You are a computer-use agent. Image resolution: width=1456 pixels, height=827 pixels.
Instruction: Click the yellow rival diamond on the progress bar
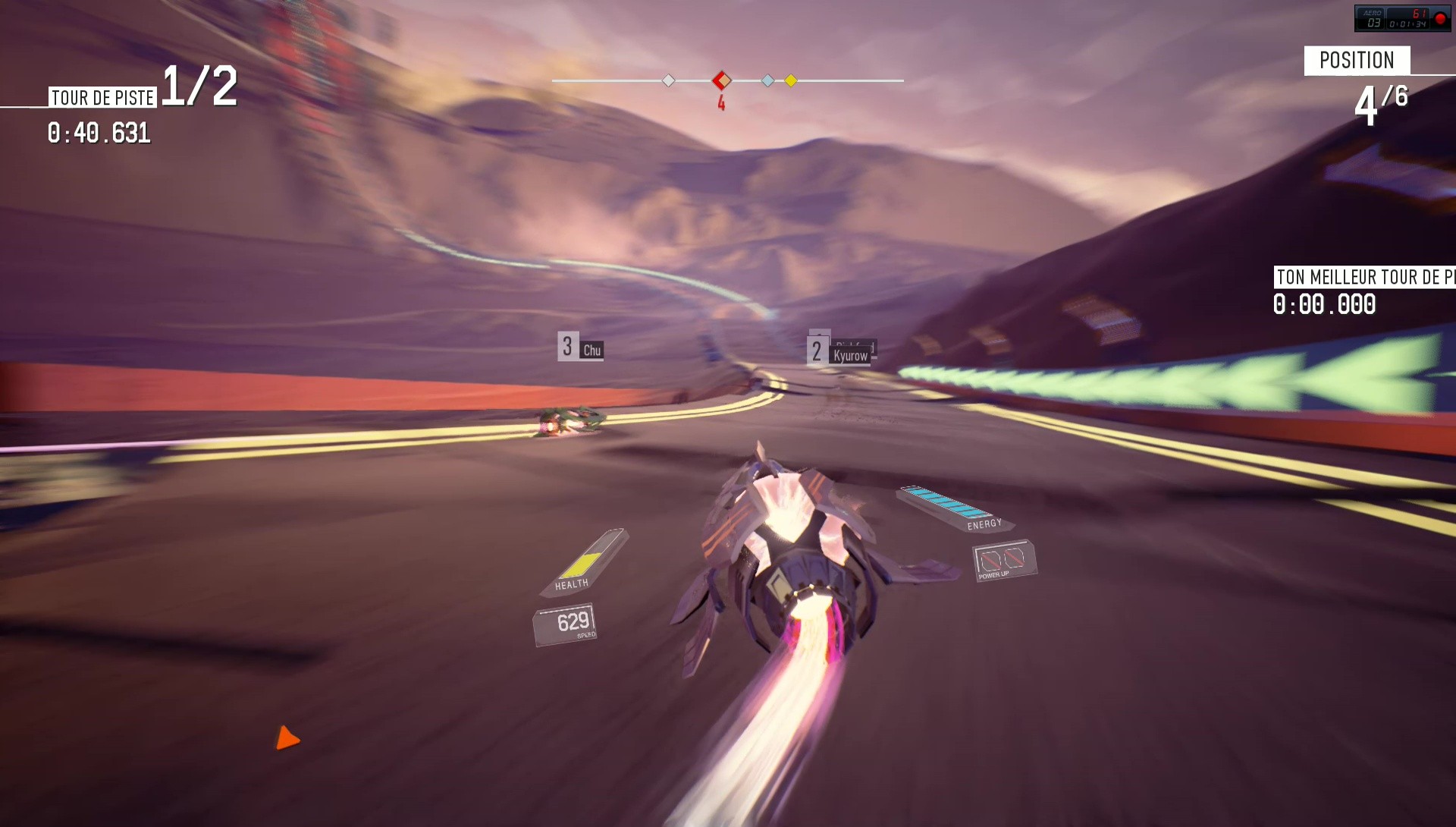click(791, 80)
